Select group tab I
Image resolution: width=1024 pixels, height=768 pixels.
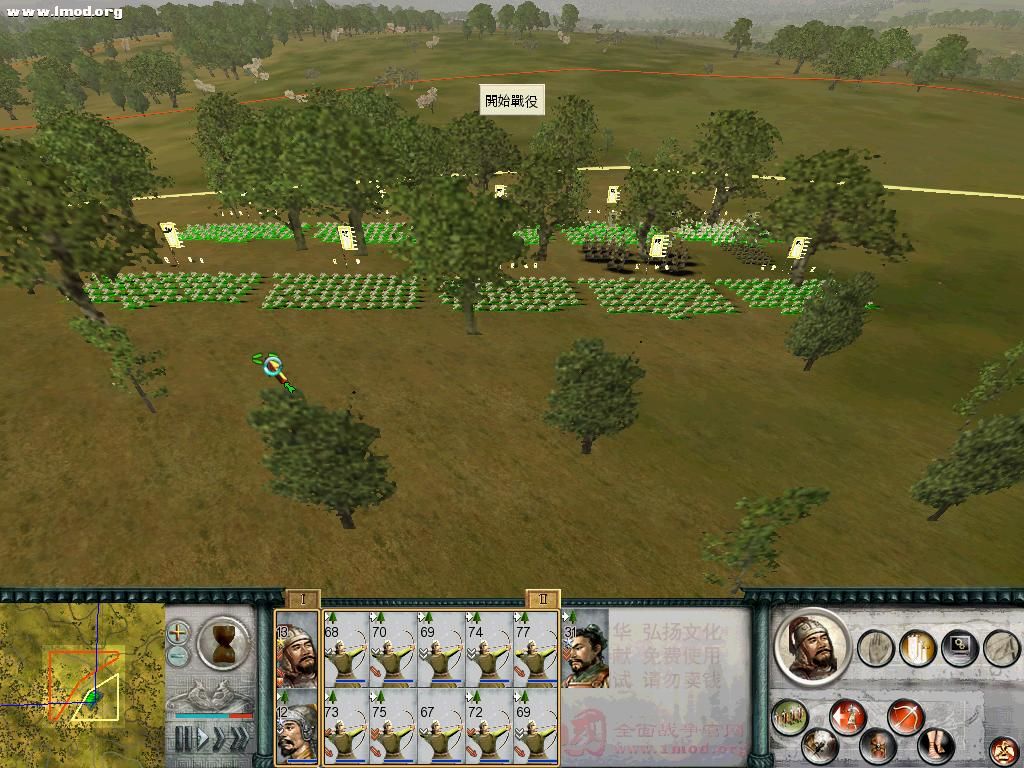301,598
